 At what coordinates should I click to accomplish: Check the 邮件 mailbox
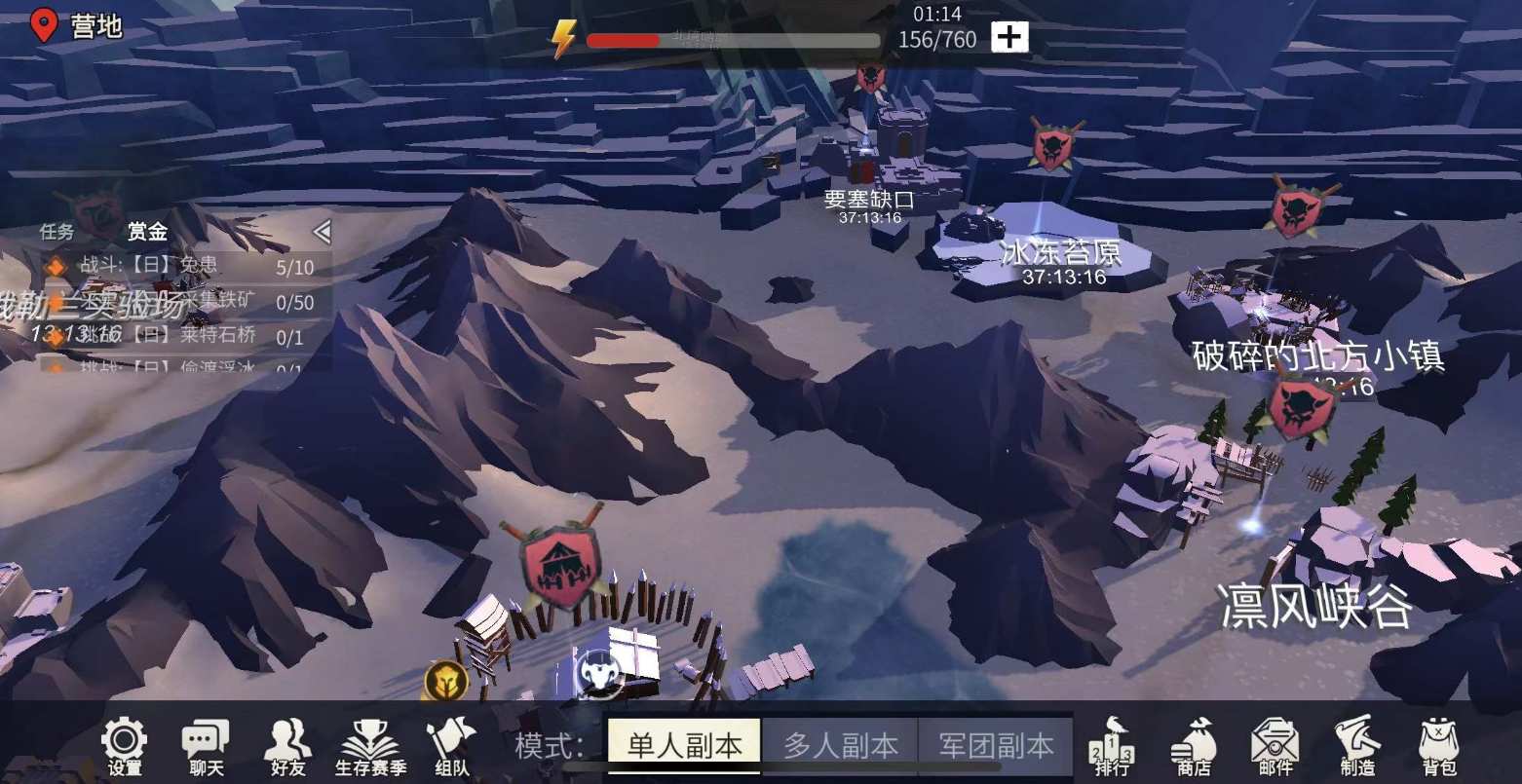click(1275, 747)
